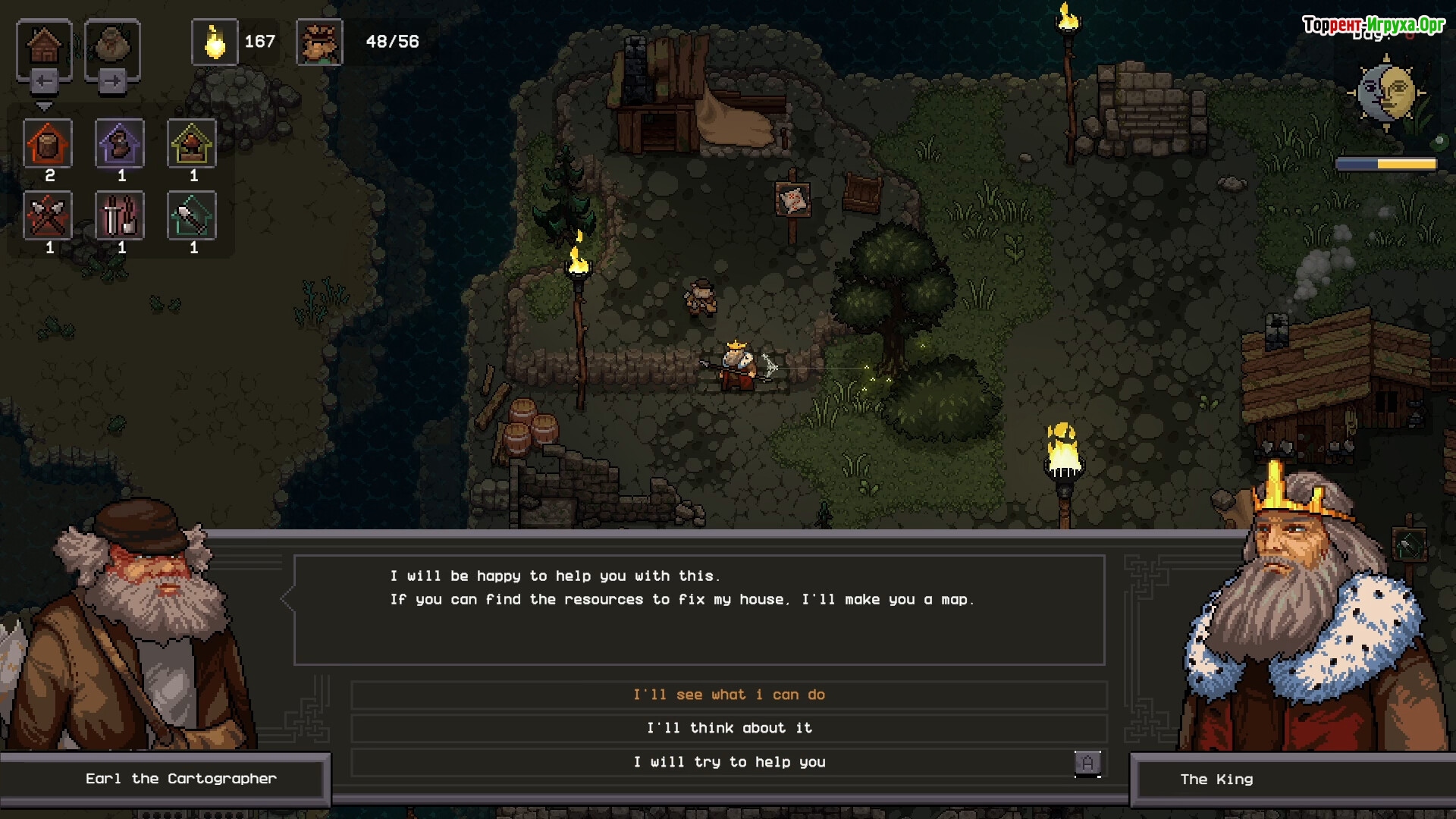Viewport: 1456px width, 819px height.
Task: Pick "I will try to help you" option
Action: [x=729, y=762]
